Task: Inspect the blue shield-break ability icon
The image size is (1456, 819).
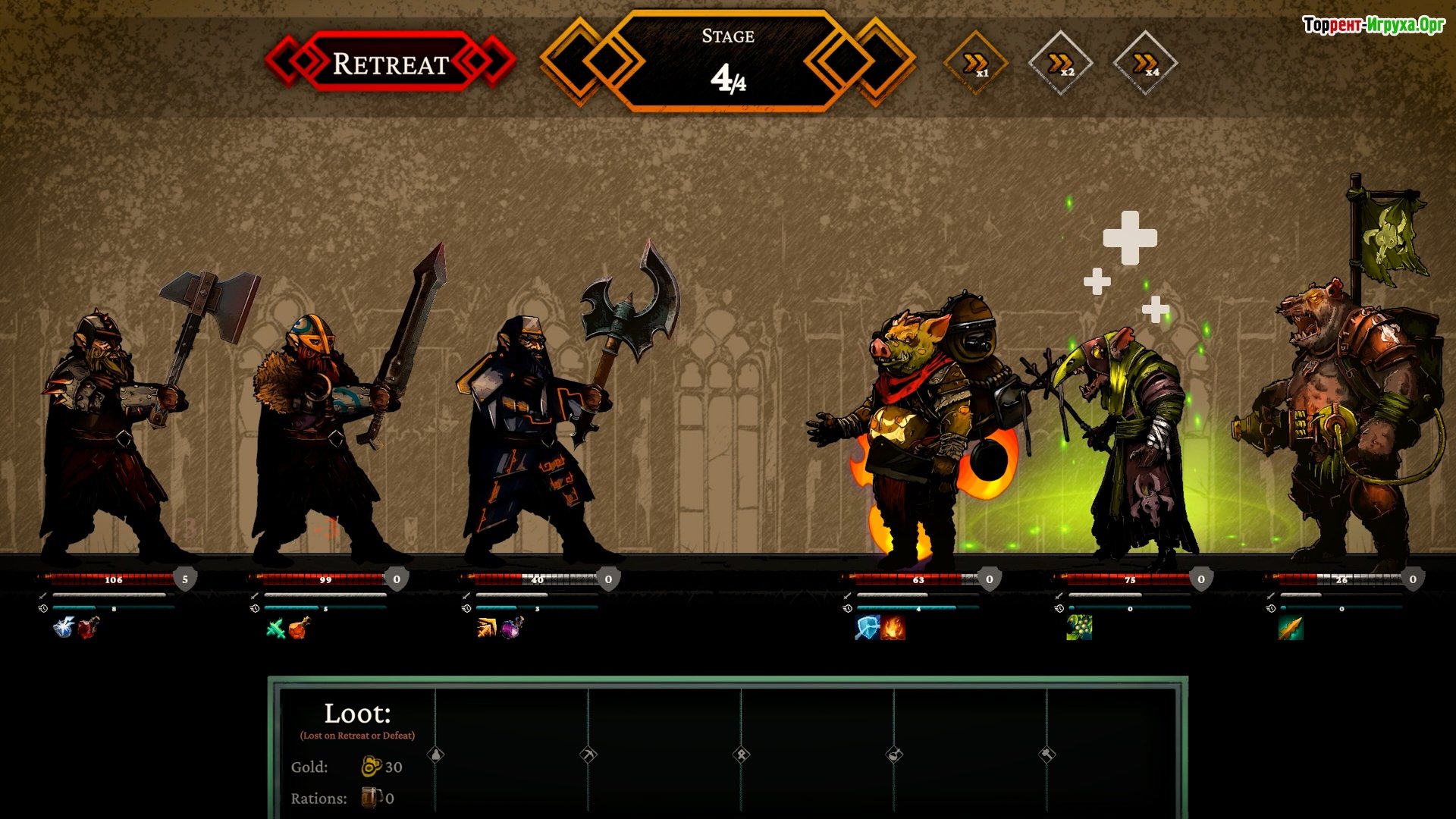Action: tap(867, 628)
